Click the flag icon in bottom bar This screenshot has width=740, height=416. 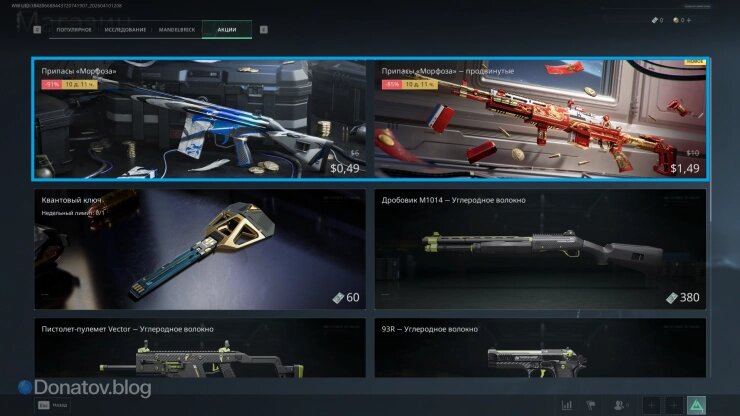point(593,405)
